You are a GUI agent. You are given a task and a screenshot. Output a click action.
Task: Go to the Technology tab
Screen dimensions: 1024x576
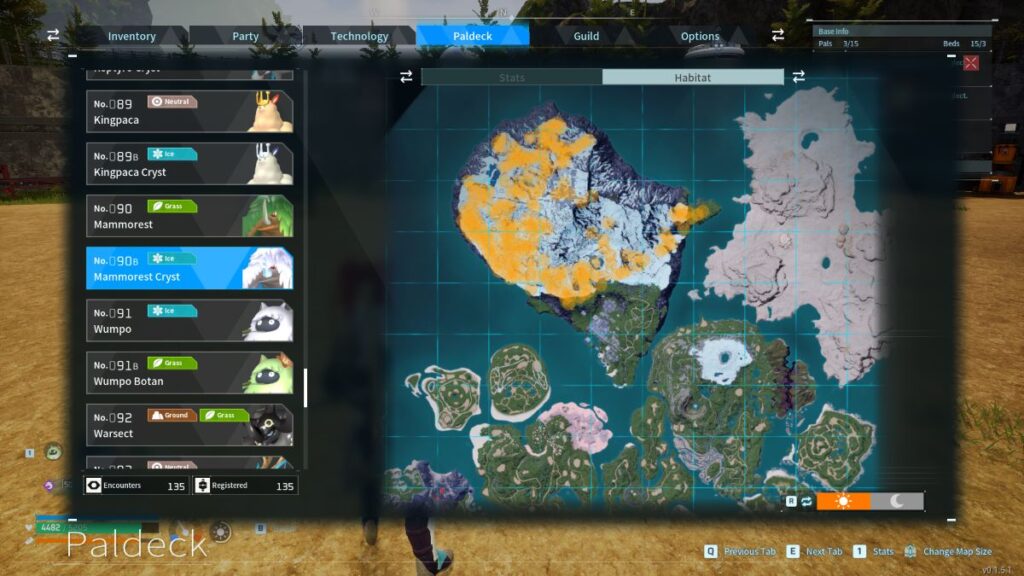[359, 36]
